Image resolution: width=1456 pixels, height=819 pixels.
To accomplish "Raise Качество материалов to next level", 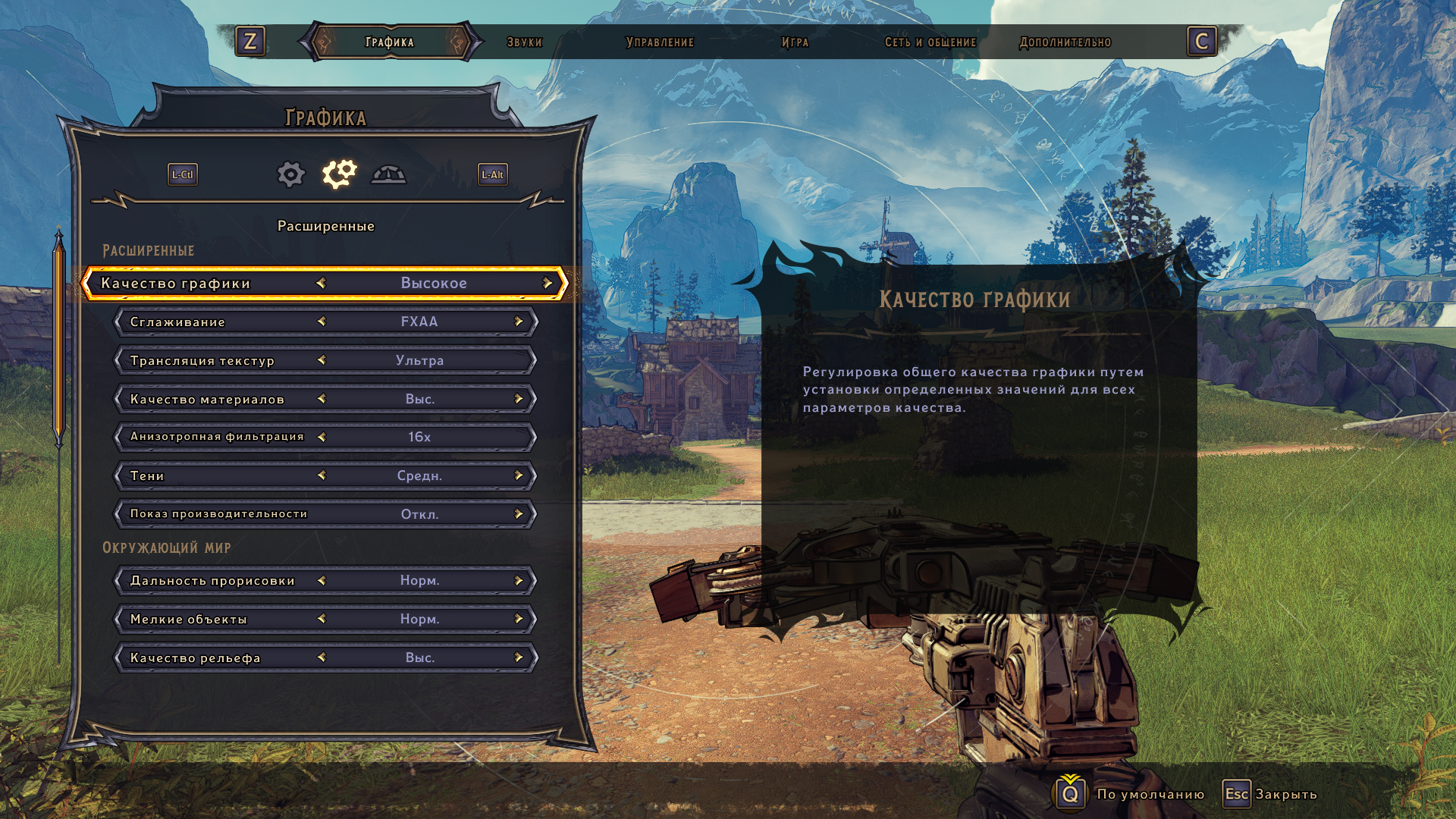I will point(519,399).
